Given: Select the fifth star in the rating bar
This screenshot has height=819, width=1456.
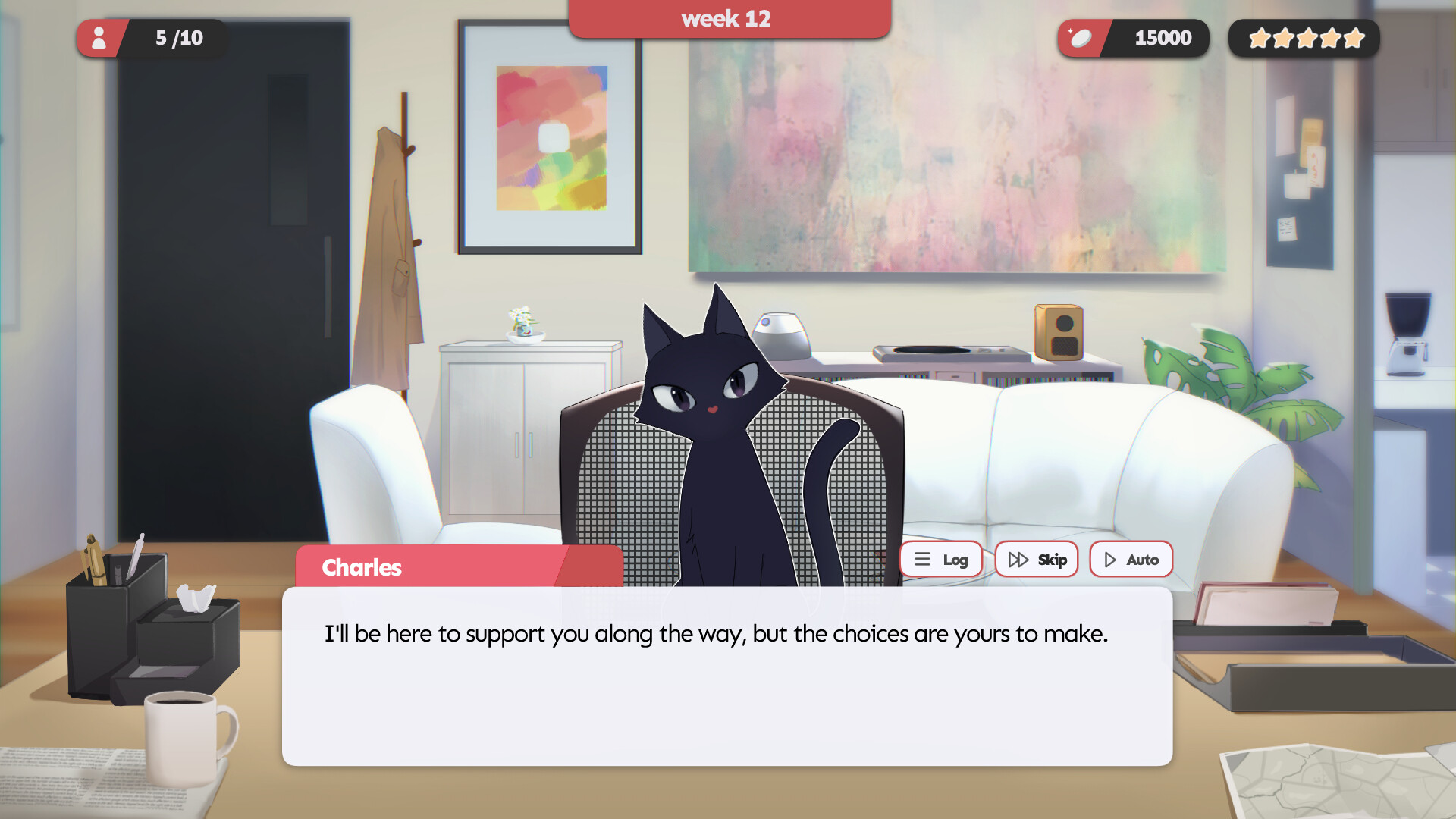Looking at the screenshot, I should coord(1353,38).
